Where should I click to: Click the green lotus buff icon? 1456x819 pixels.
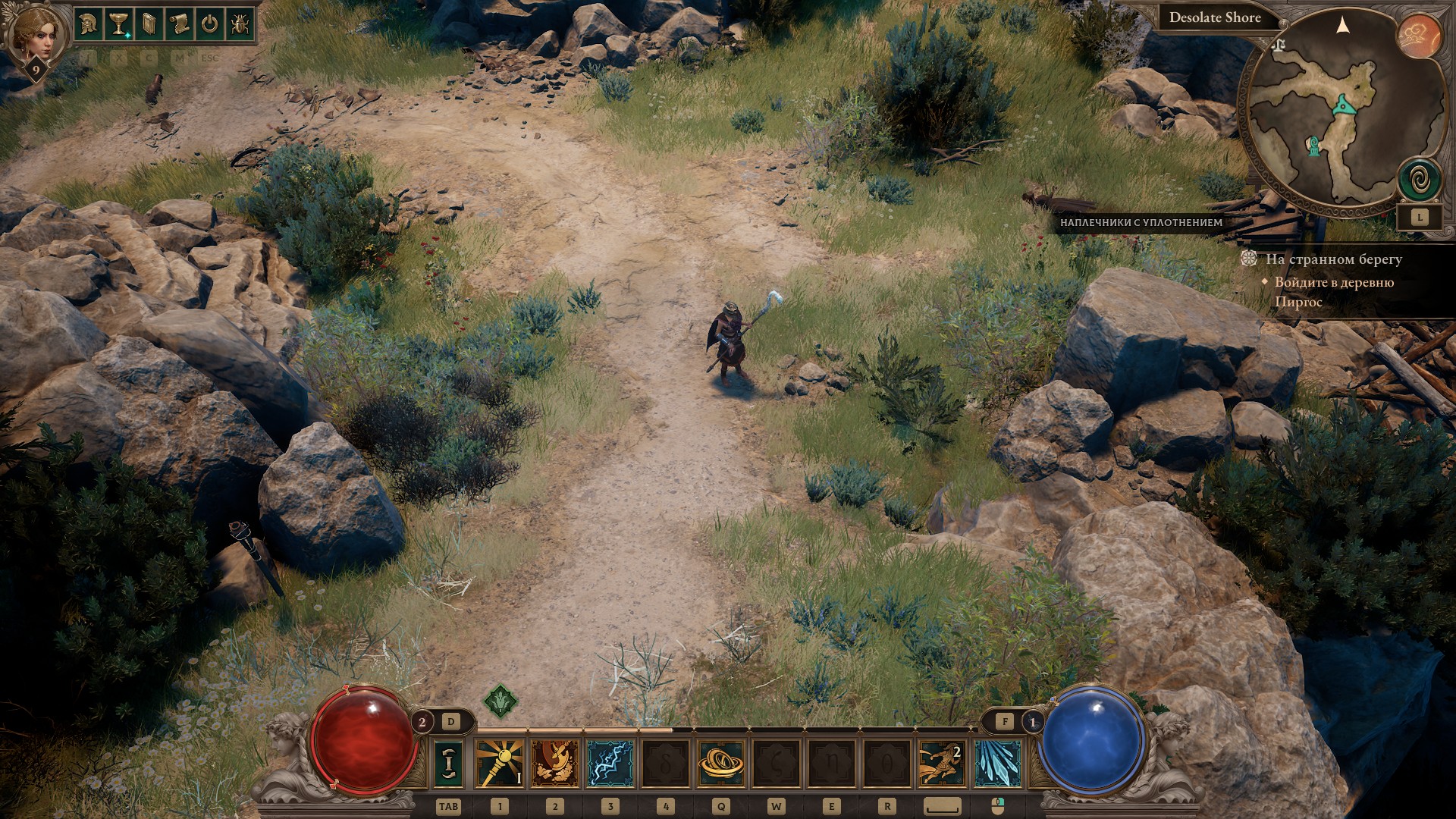click(x=500, y=702)
